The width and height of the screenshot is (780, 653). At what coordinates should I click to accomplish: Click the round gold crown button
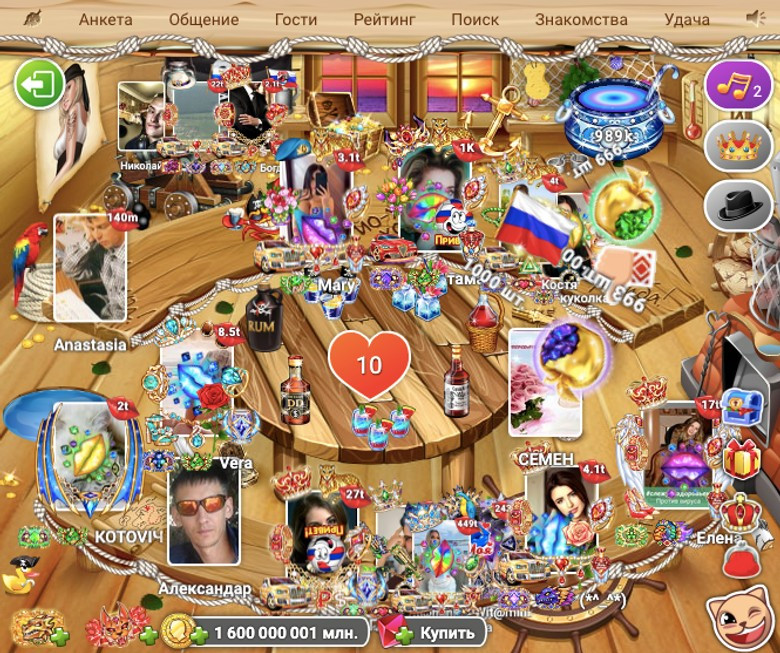(738, 147)
